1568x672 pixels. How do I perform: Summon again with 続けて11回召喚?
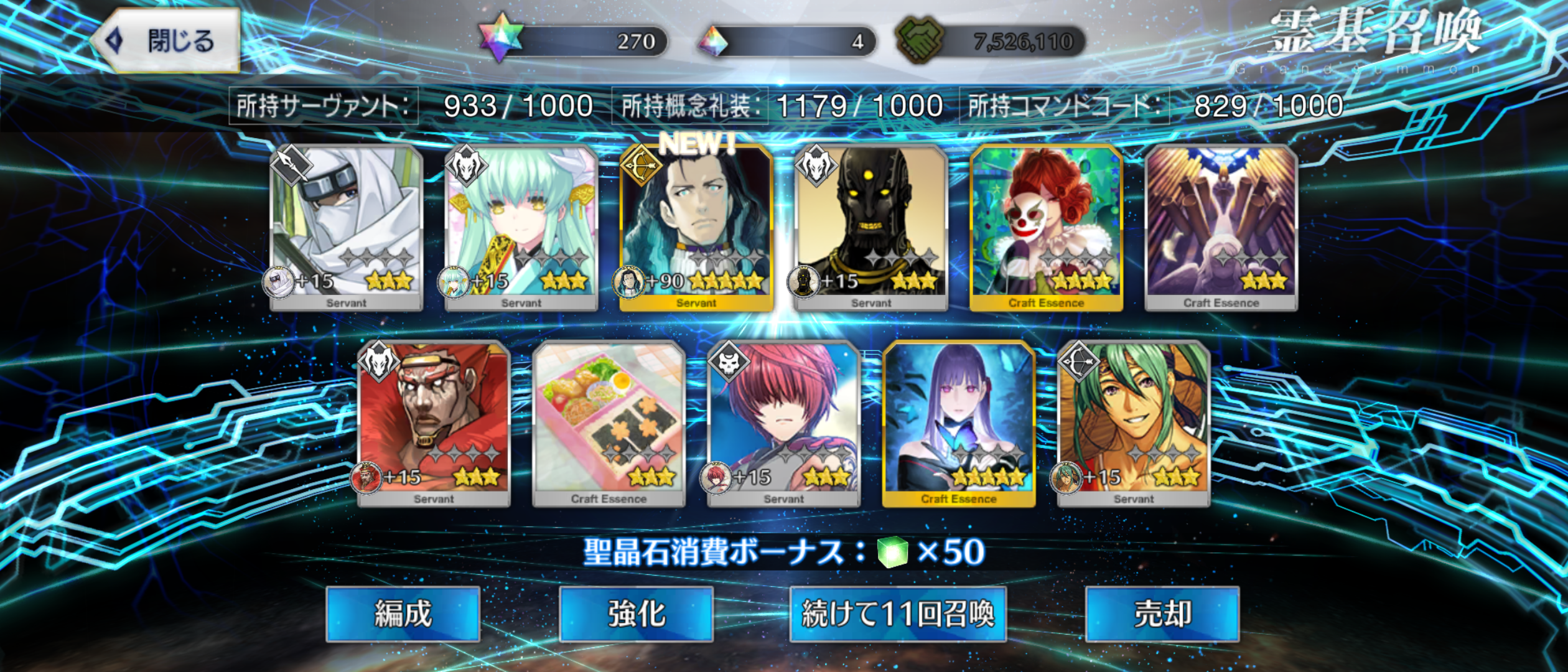897,614
